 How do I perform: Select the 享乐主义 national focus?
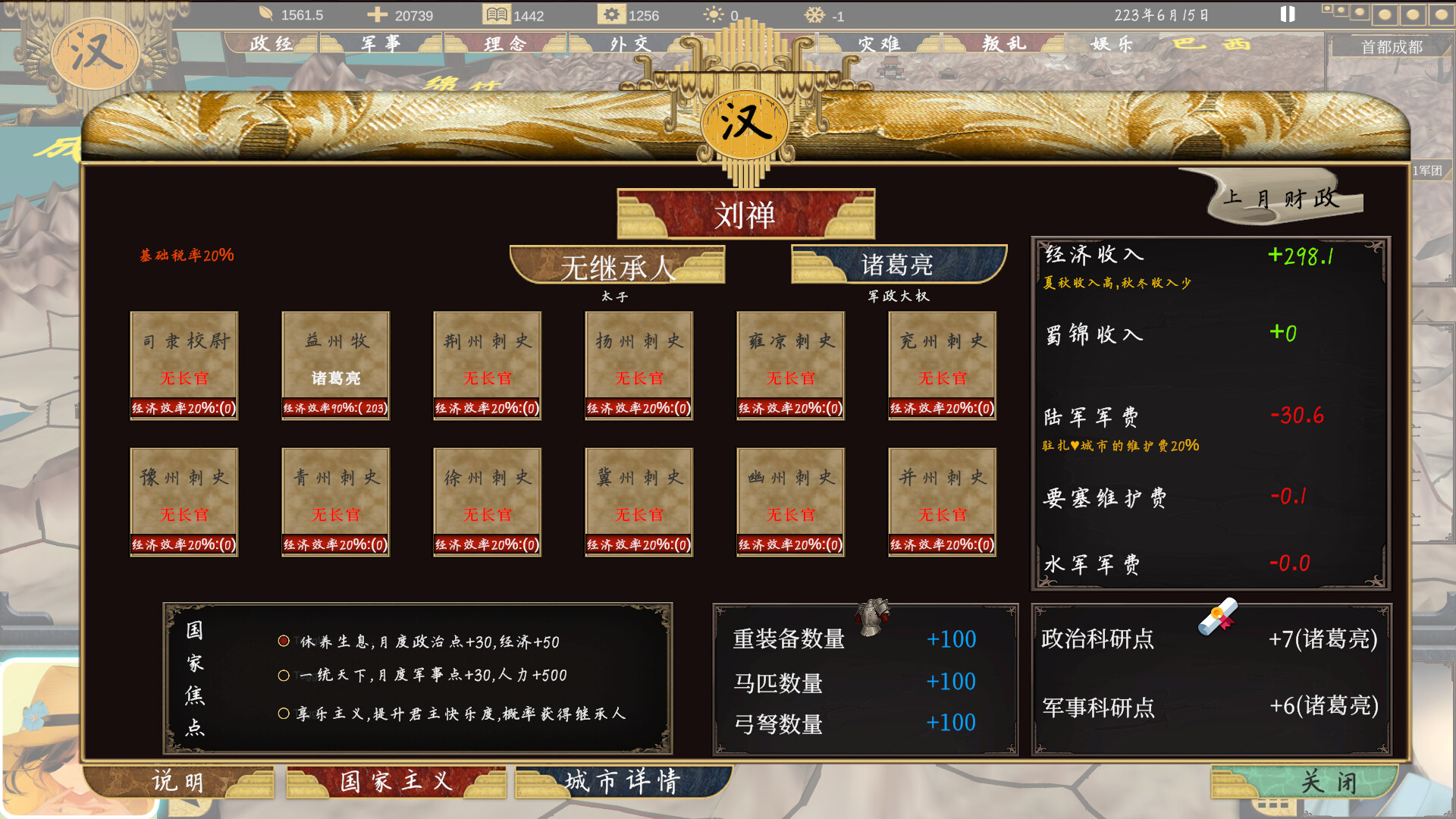(285, 713)
